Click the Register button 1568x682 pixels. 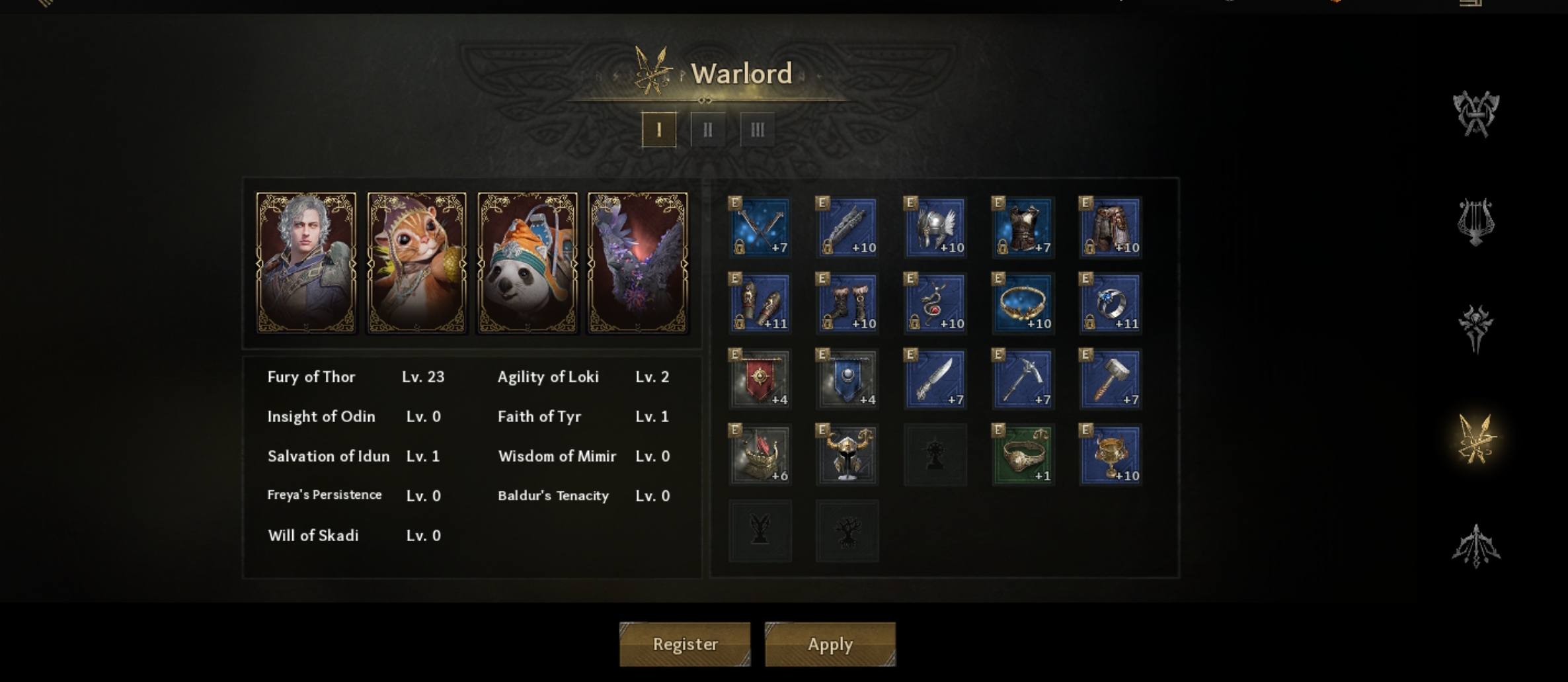685,644
